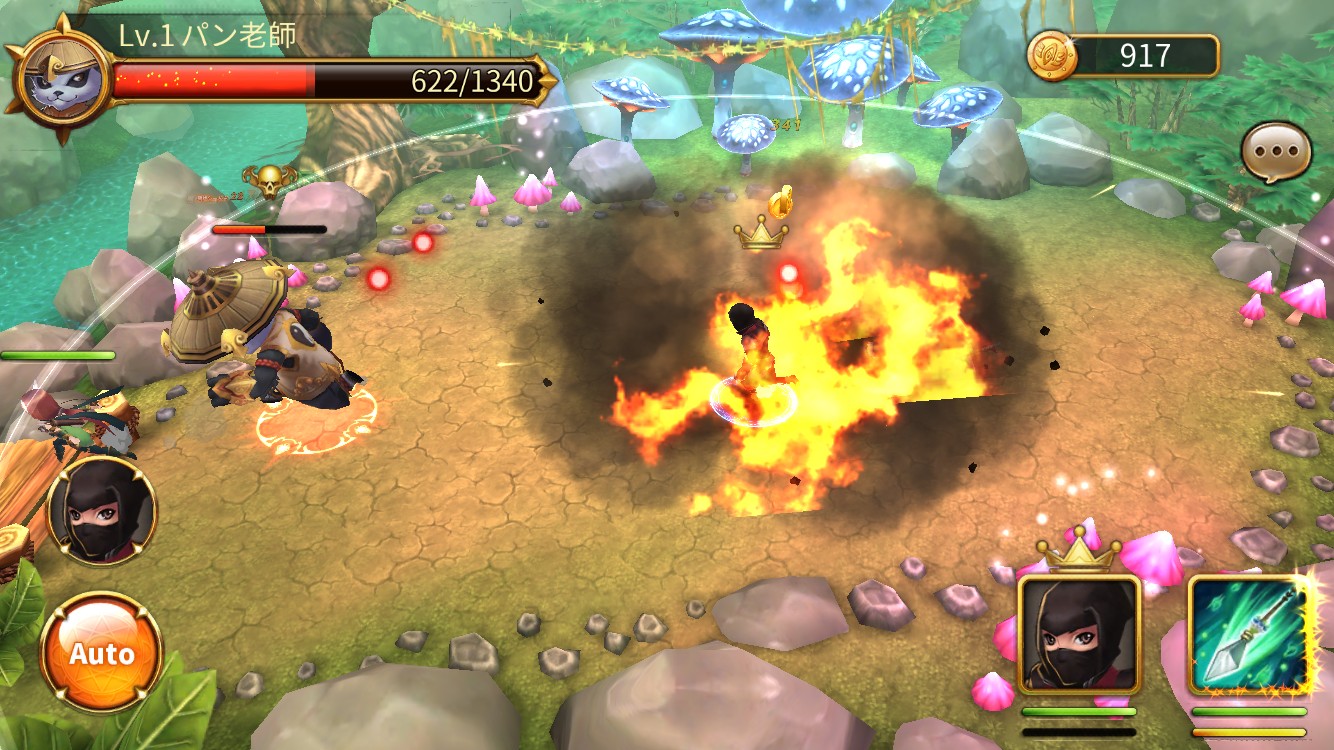Open the chat speech bubble
The width and height of the screenshot is (1334, 750).
pos(1275,154)
